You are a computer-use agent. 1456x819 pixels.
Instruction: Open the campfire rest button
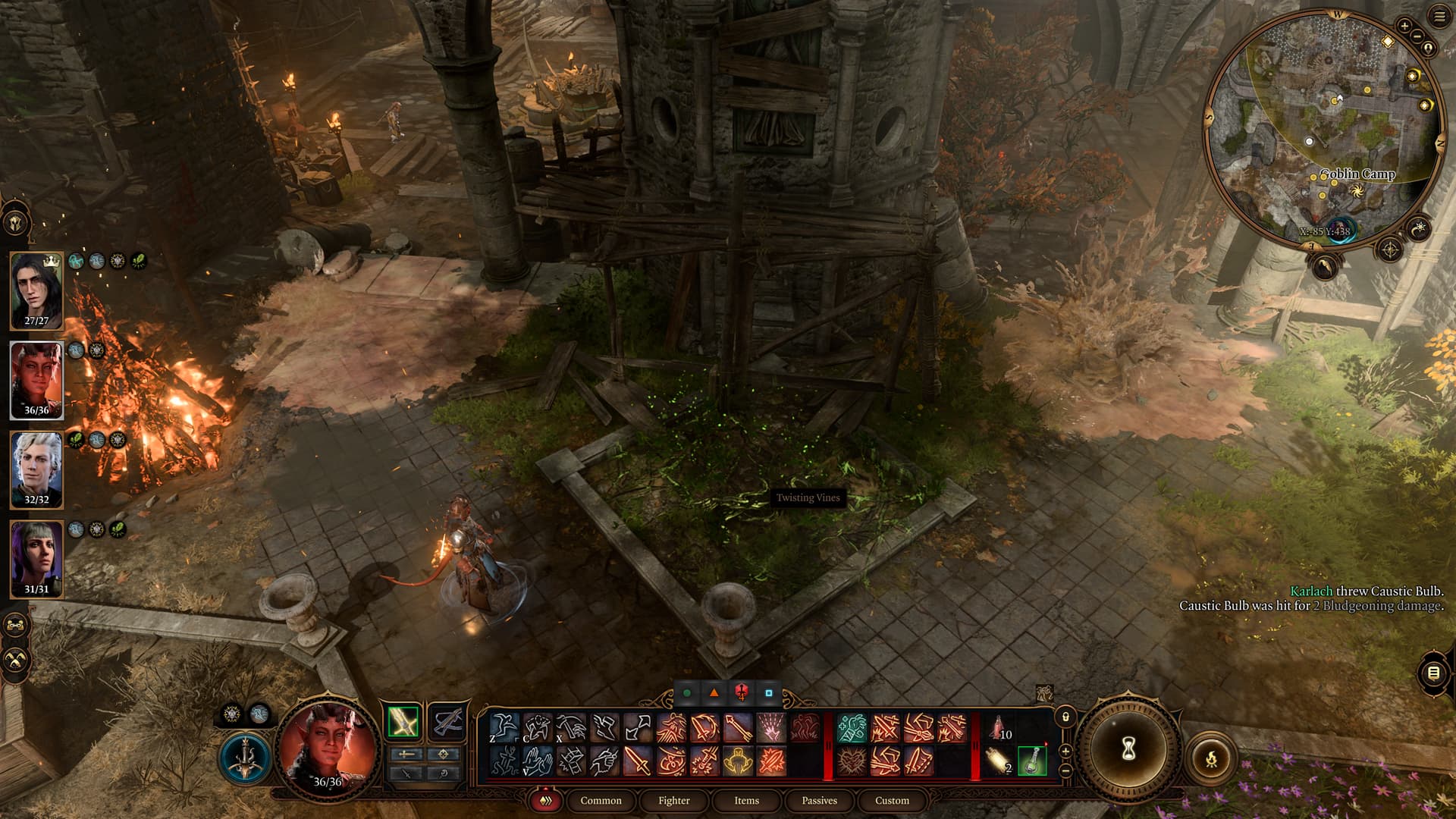tap(1211, 758)
